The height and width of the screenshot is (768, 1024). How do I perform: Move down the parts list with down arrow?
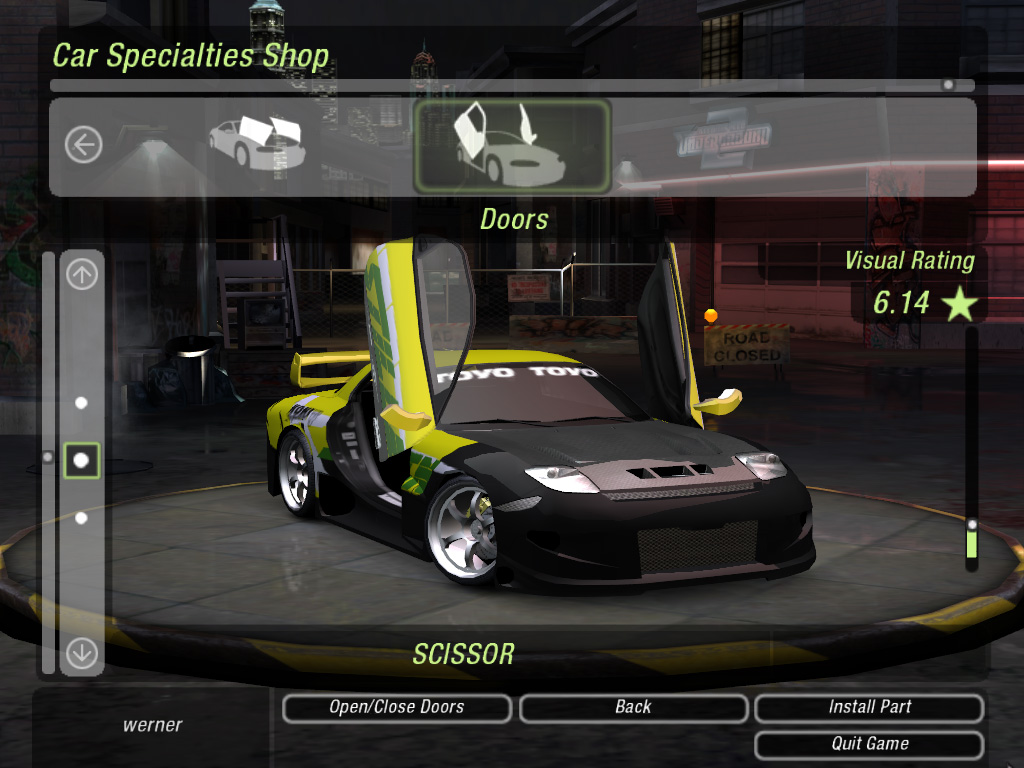tap(82, 654)
